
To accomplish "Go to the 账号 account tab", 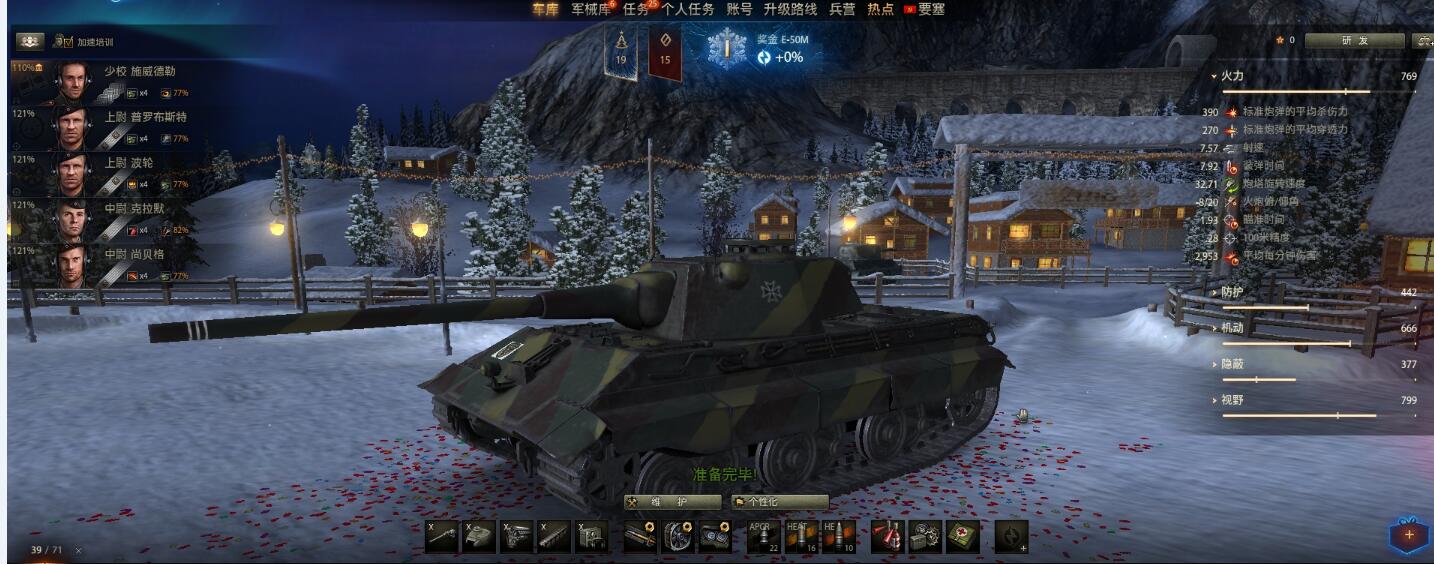I will click(739, 9).
